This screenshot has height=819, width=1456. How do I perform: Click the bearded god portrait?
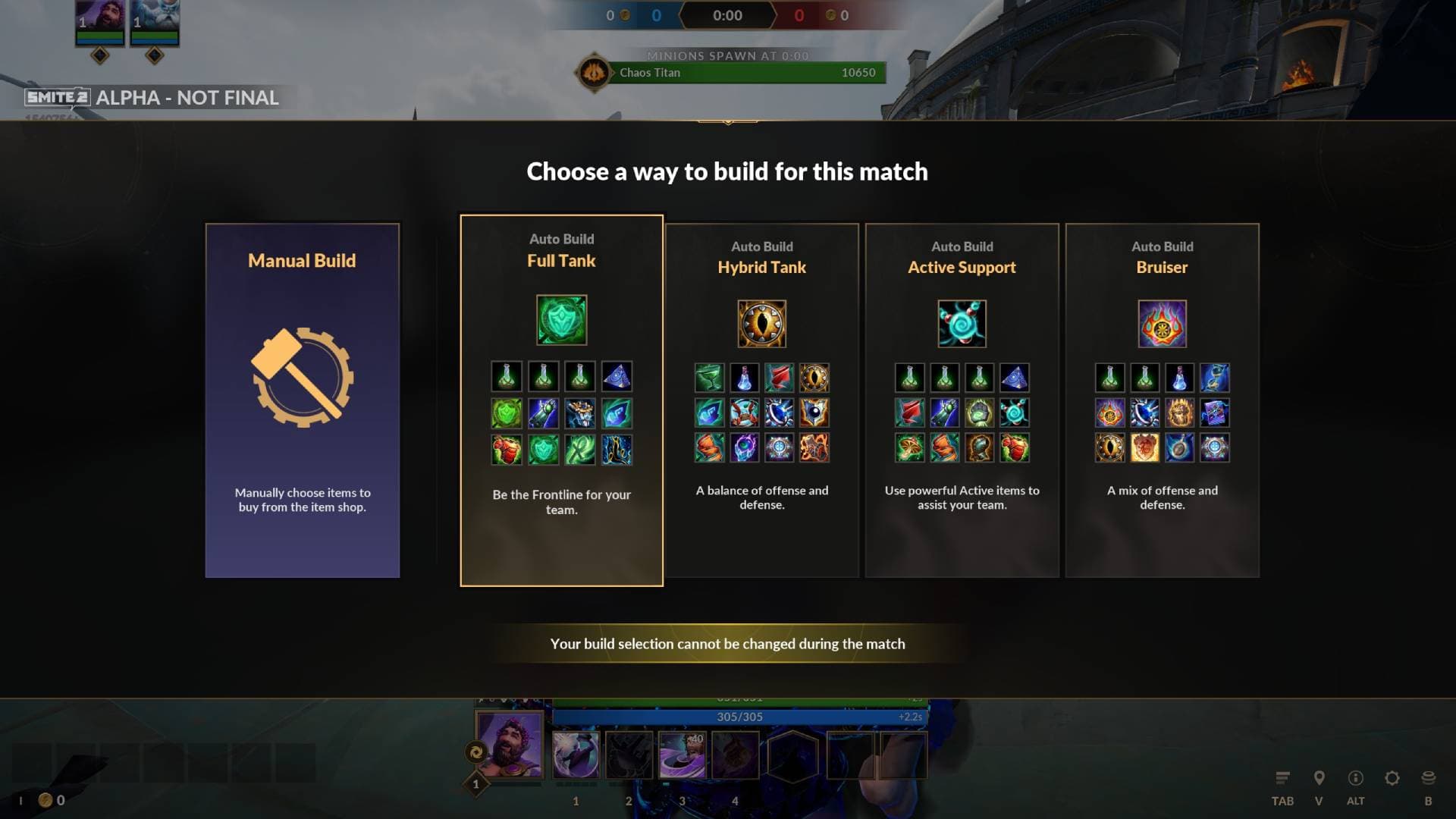tap(510, 745)
